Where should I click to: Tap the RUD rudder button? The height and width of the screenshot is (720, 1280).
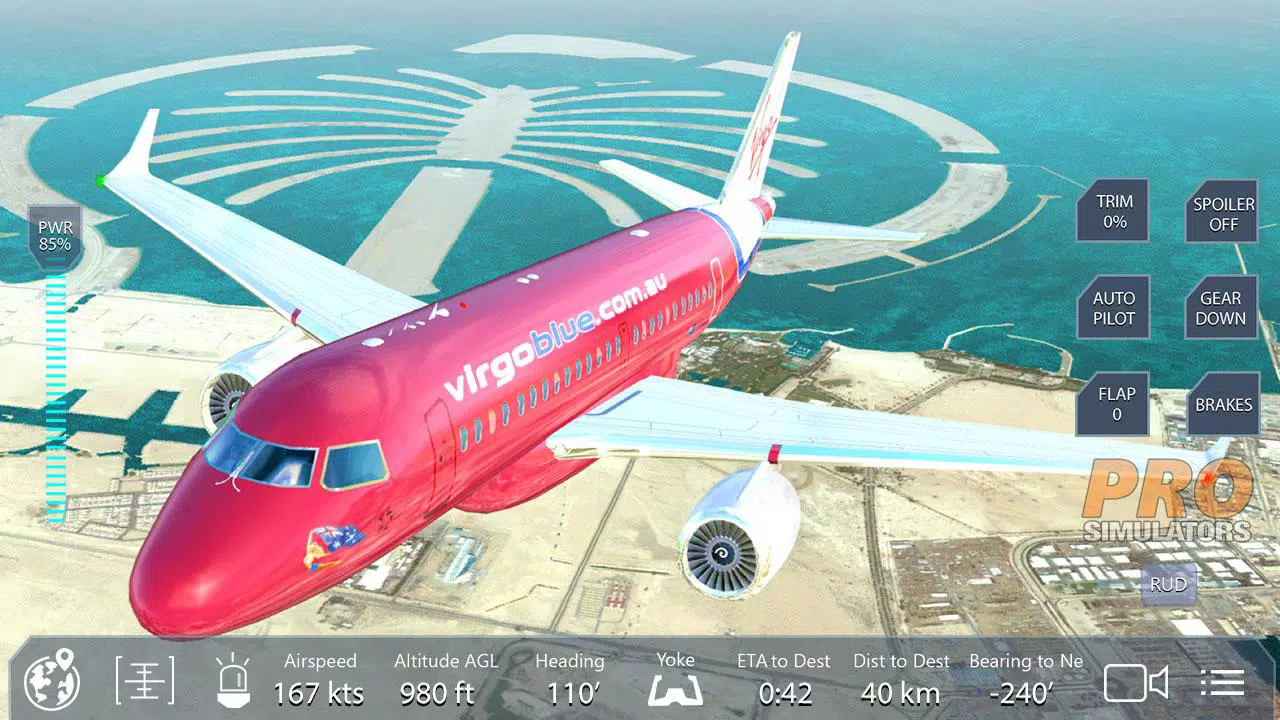click(x=1167, y=584)
